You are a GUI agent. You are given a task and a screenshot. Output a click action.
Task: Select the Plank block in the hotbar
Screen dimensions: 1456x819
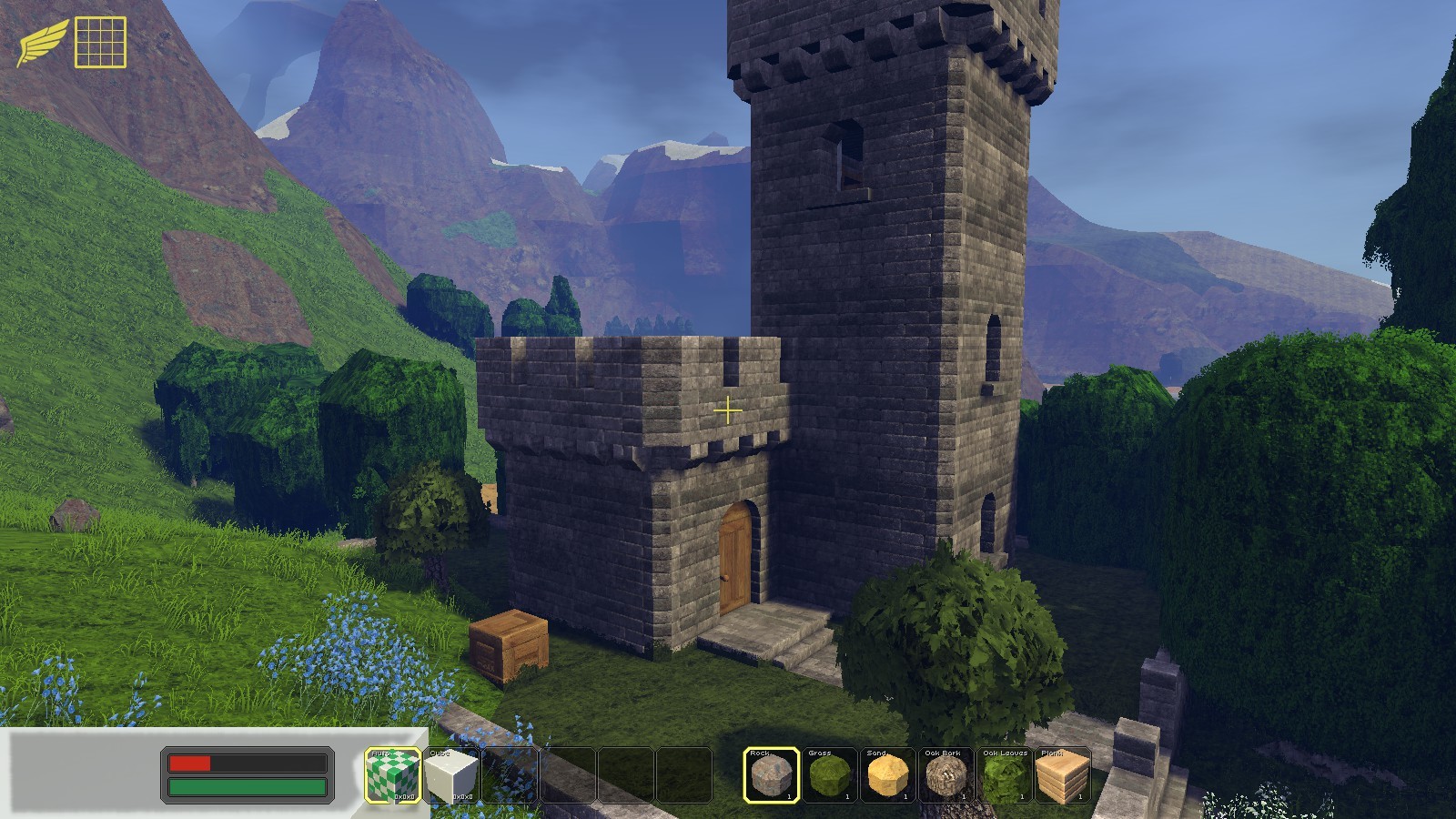(1066, 778)
